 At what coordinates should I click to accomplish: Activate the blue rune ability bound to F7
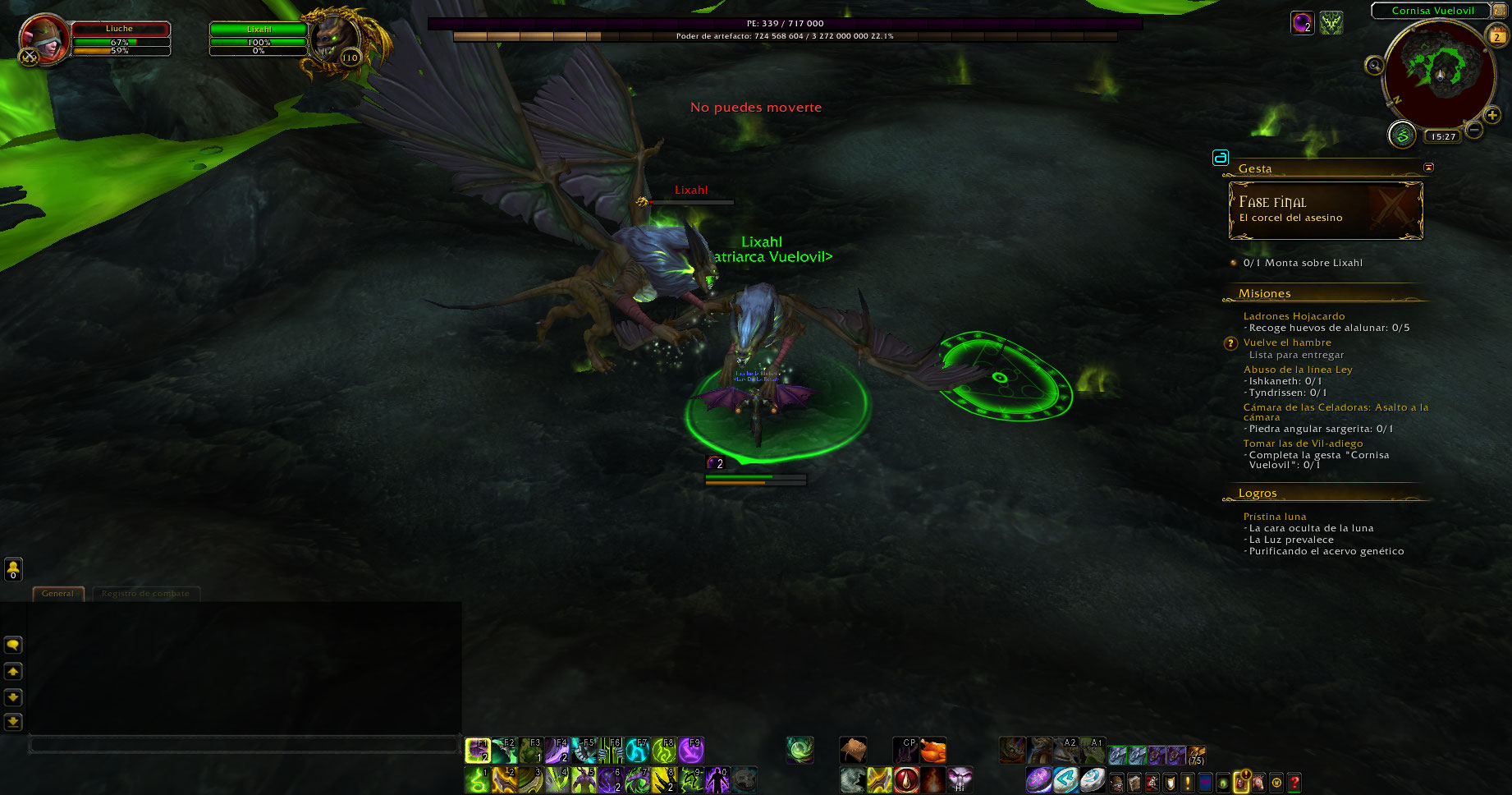[638, 751]
